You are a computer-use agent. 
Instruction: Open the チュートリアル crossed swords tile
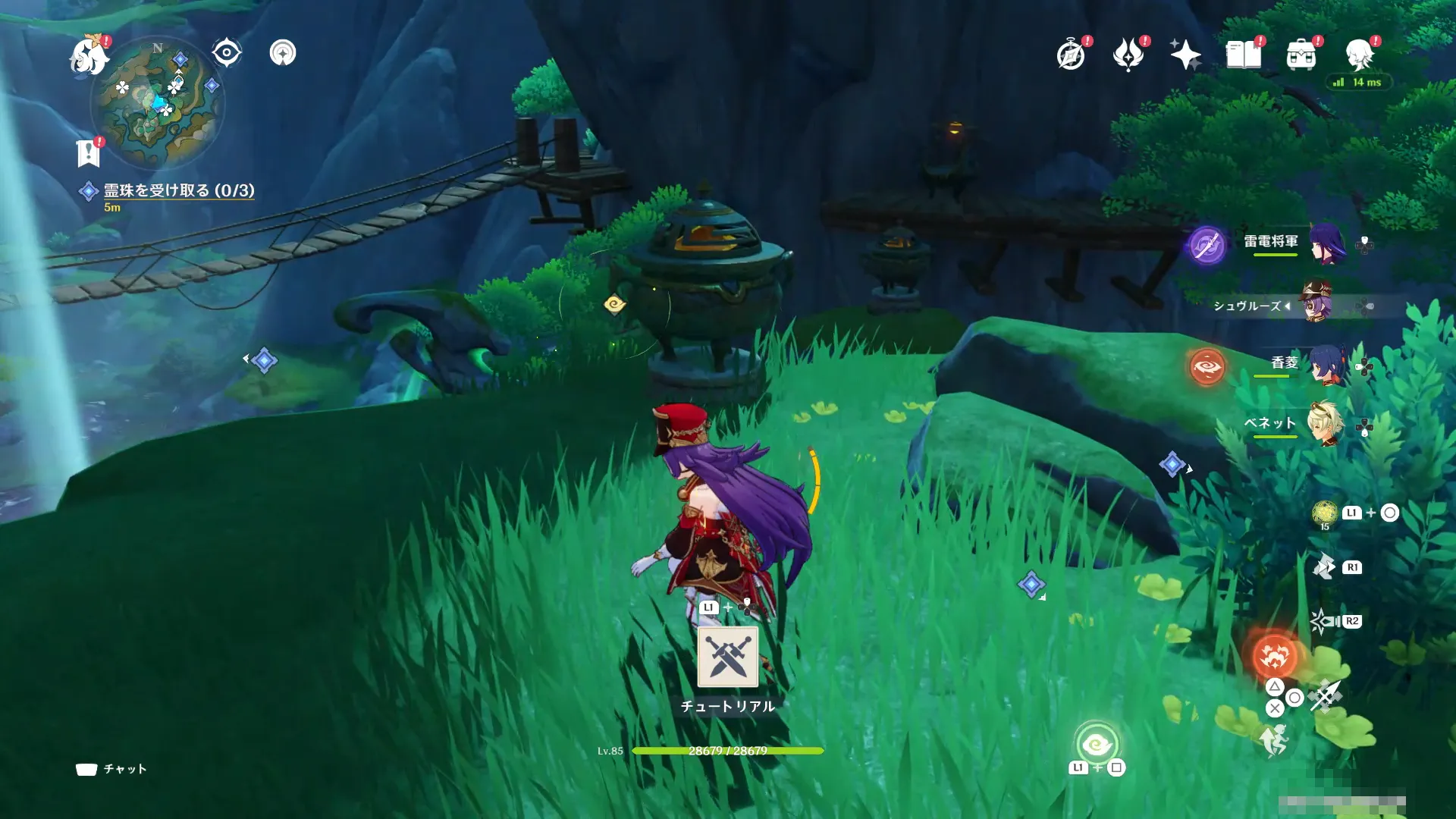(x=727, y=657)
